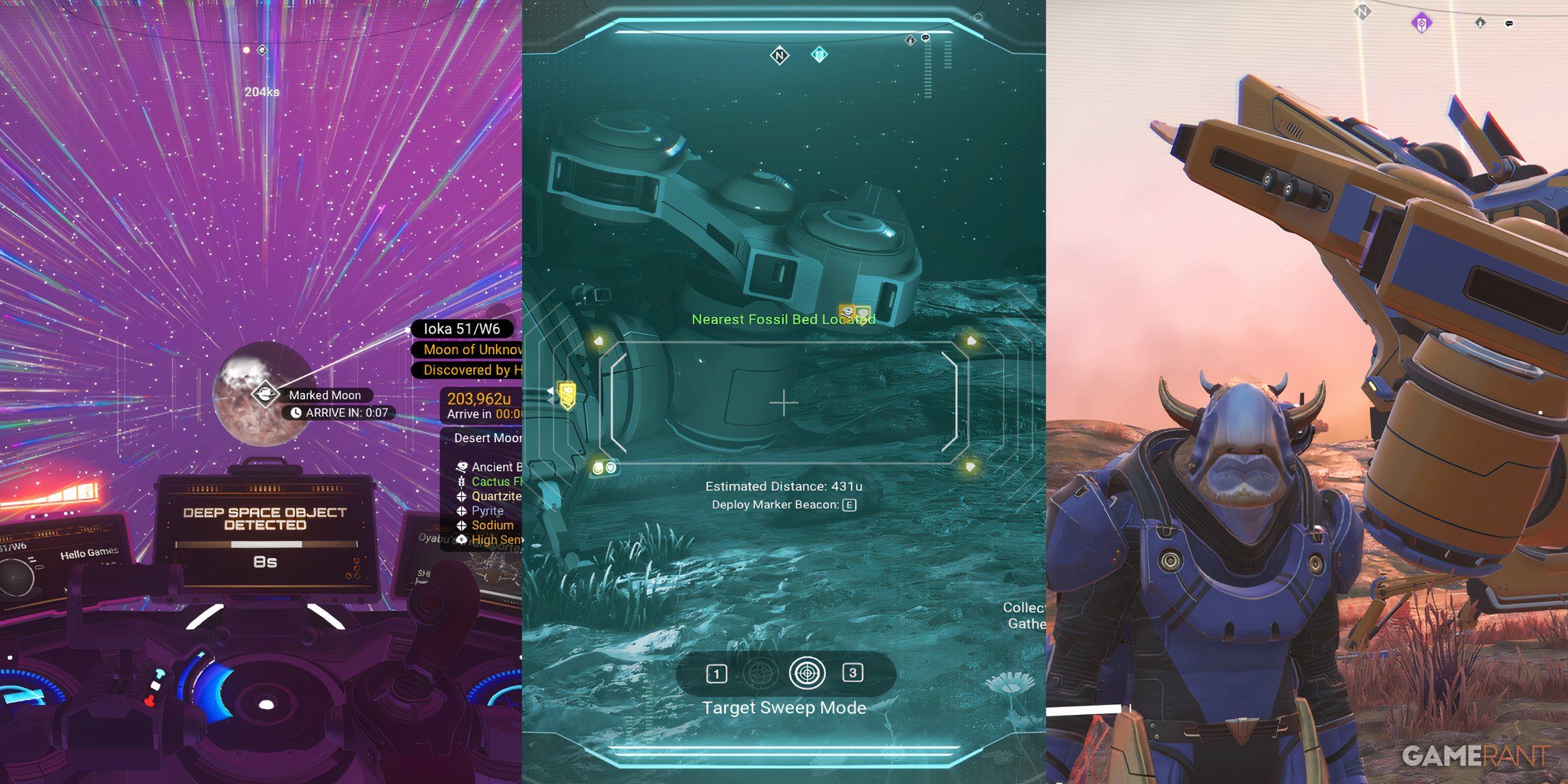This screenshot has width=1568, height=784.
Task: Click the chat bubble icon near the compass
Action: [926, 38]
